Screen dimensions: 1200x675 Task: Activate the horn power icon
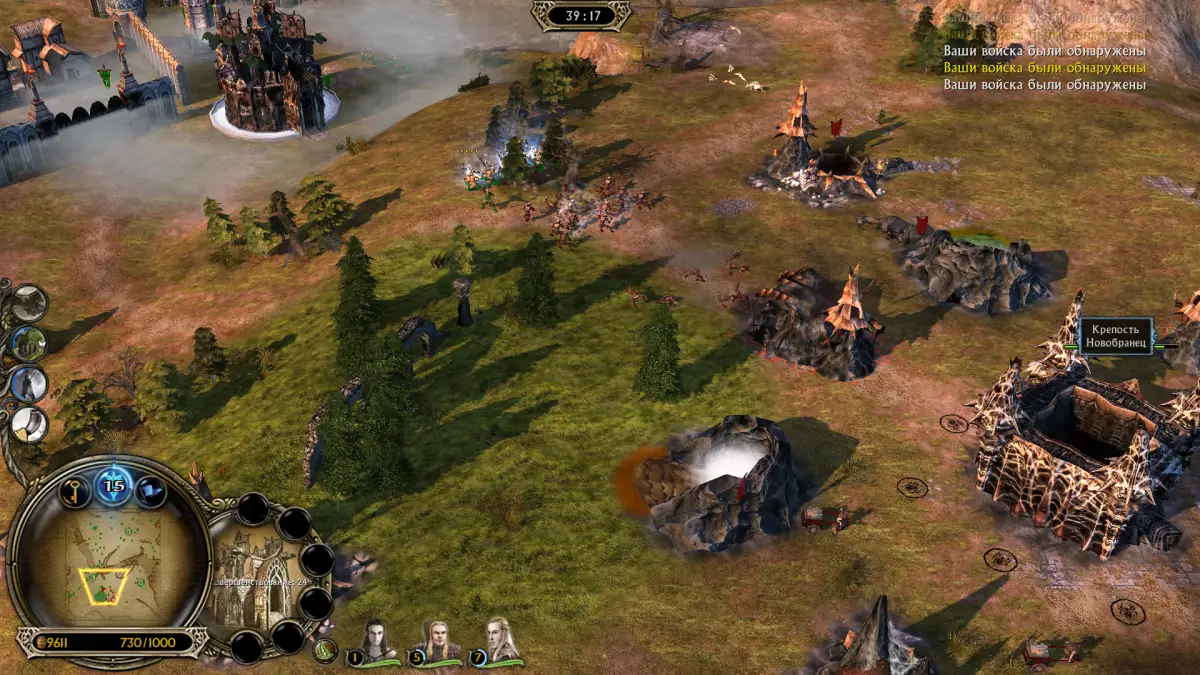point(29,424)
